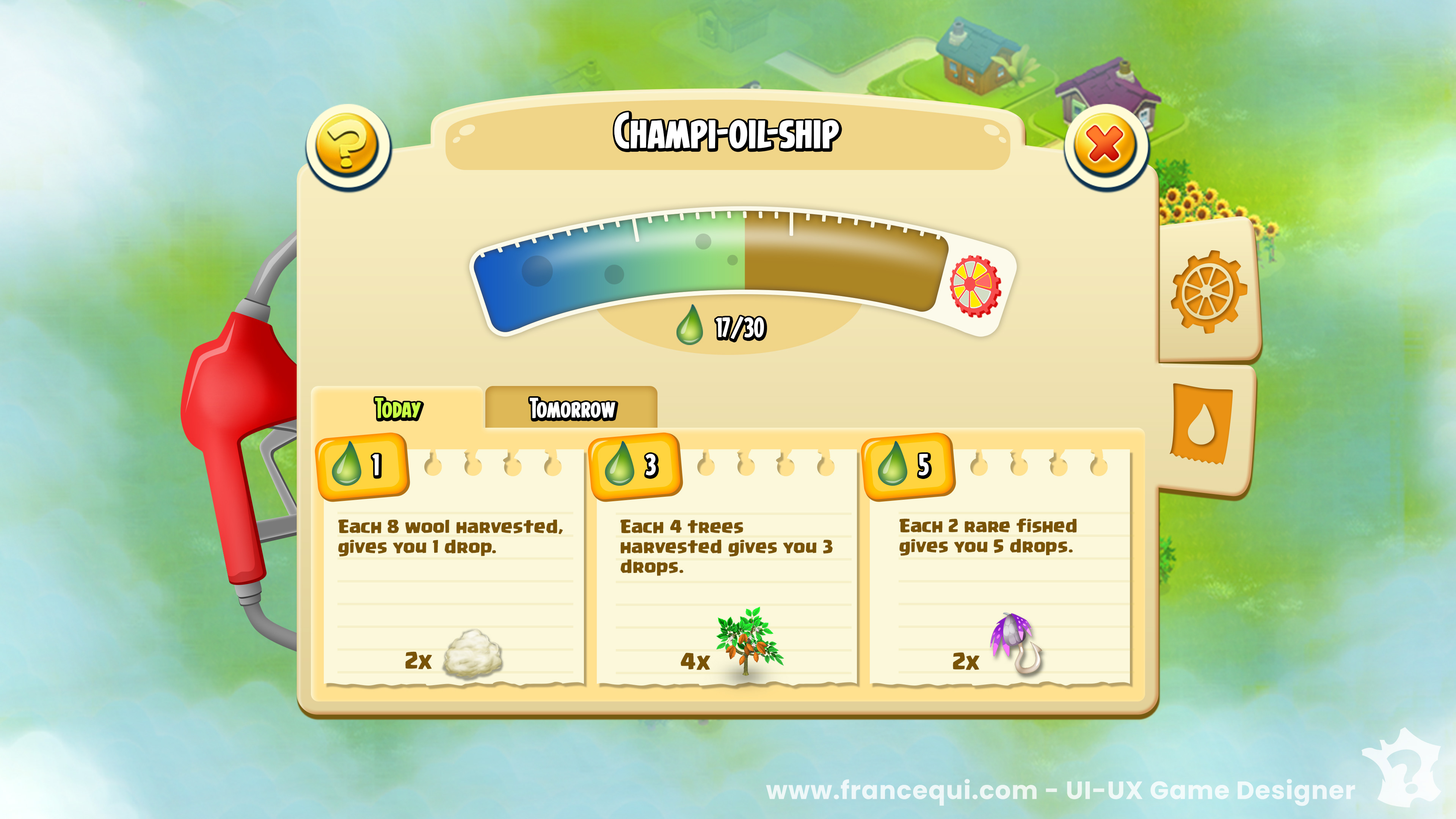Close the Champi-Oil-Ship window
Image resolution: width=1456 pixels, height=819 pixels.
click(1105, 145)
